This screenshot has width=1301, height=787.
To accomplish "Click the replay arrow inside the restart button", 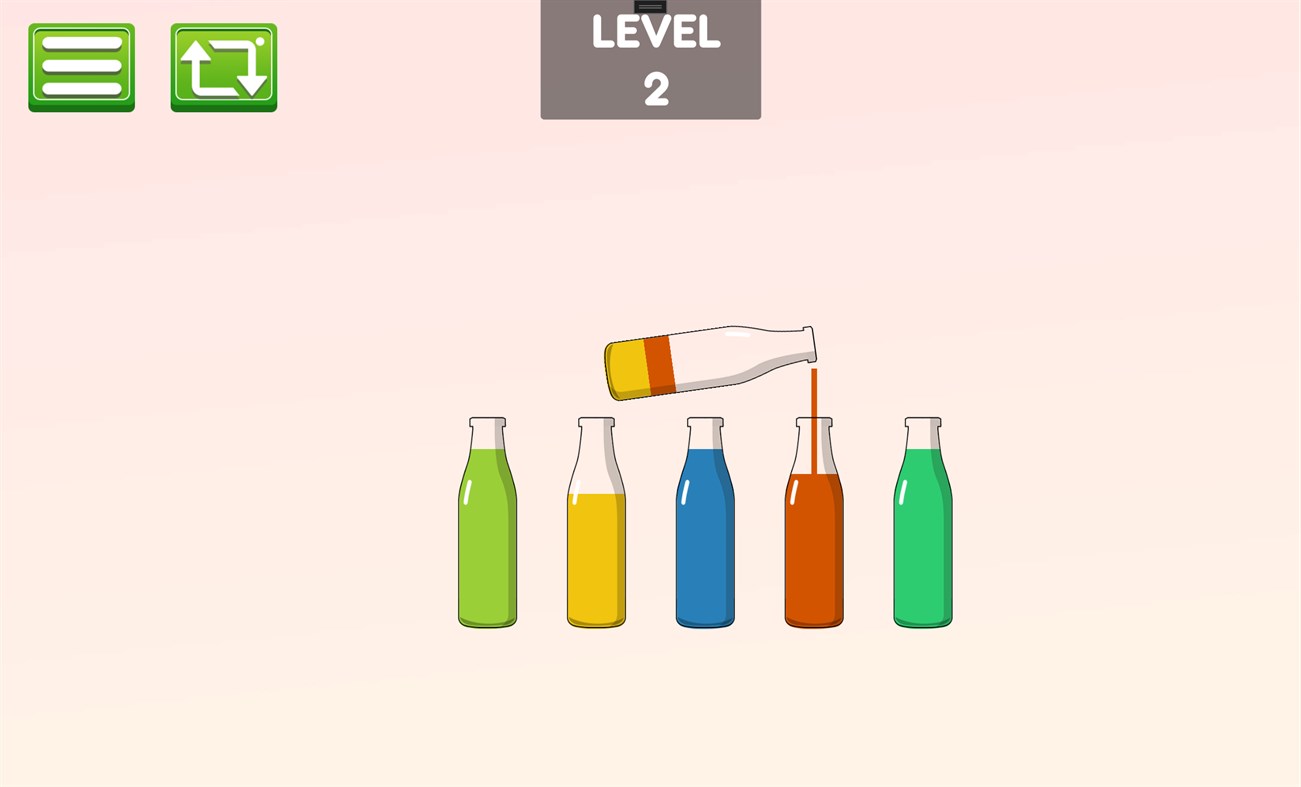I will click(222, 67).
